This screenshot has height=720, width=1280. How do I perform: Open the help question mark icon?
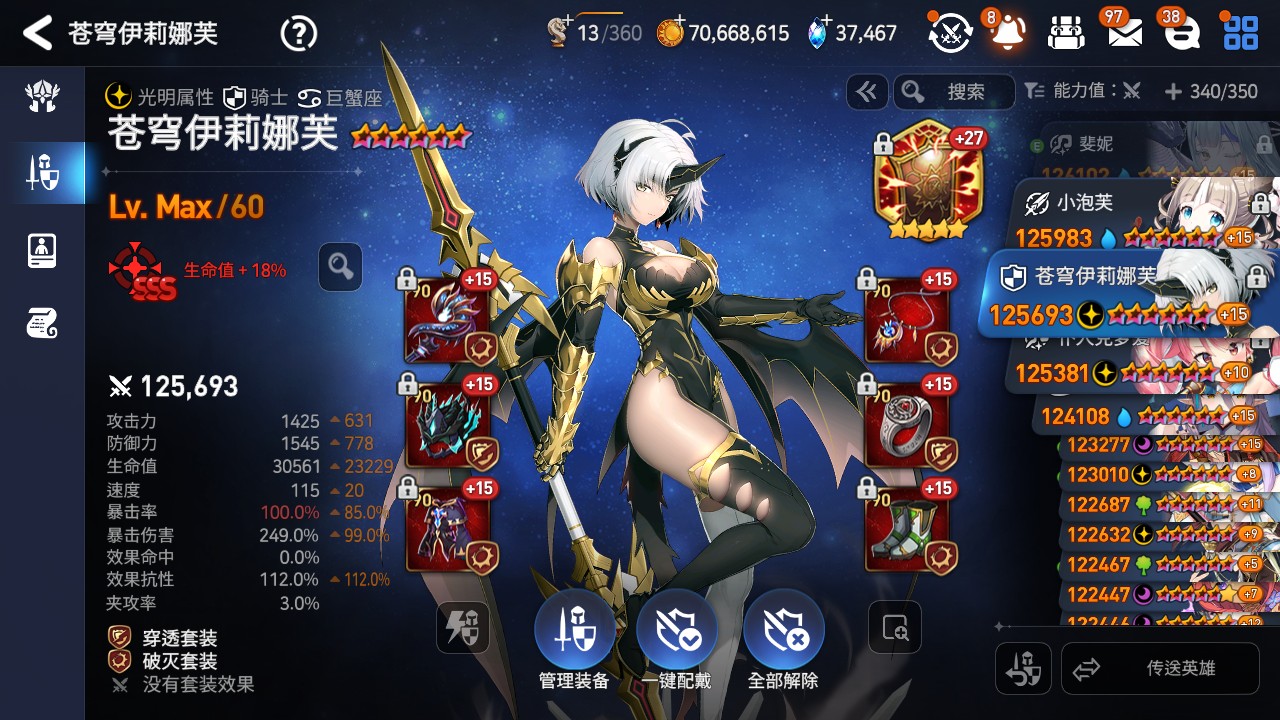pos(298,34)
